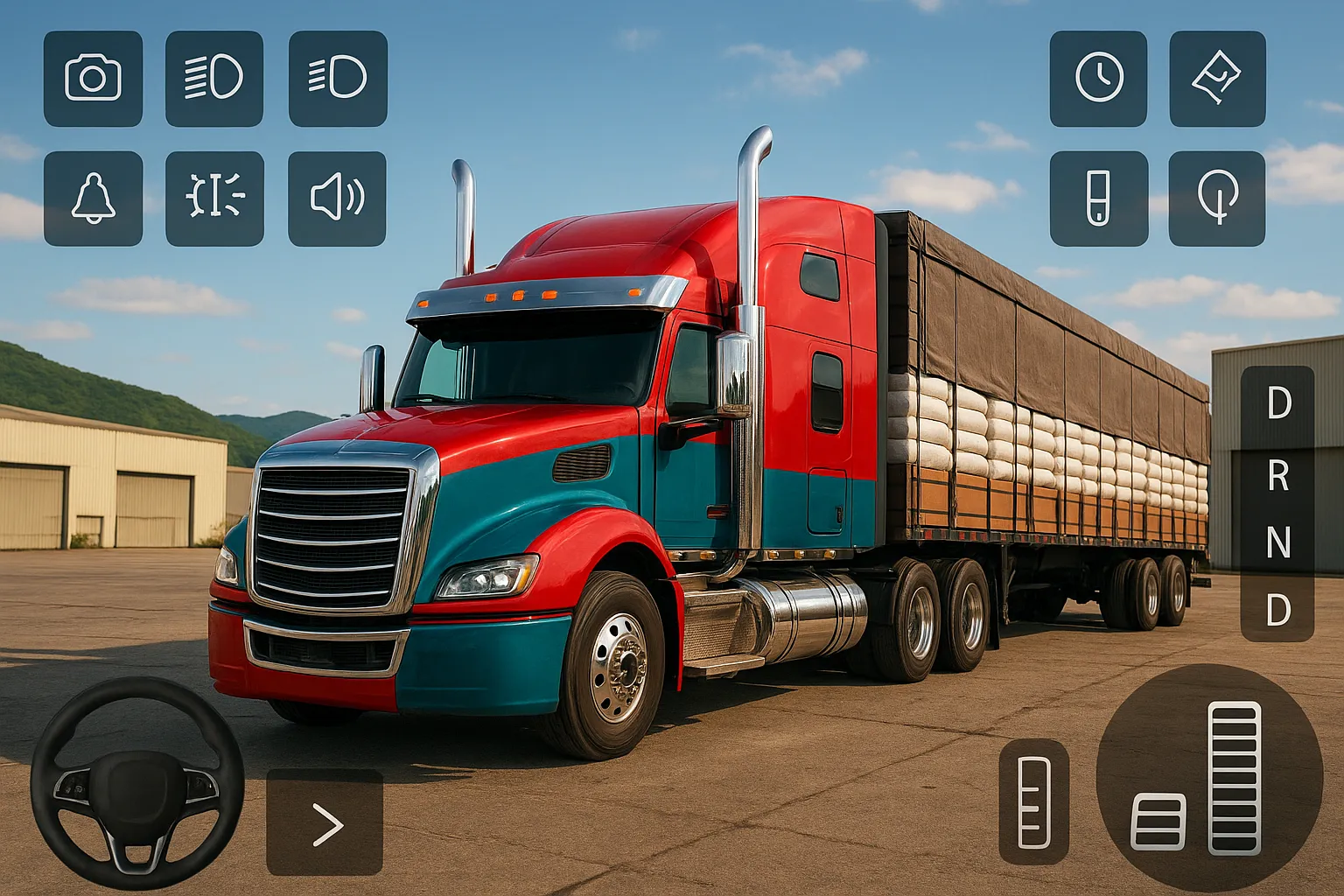Step on the tall accelerator pedal
This screenshot has width=1344, height=896.
tap(1234, 777)
